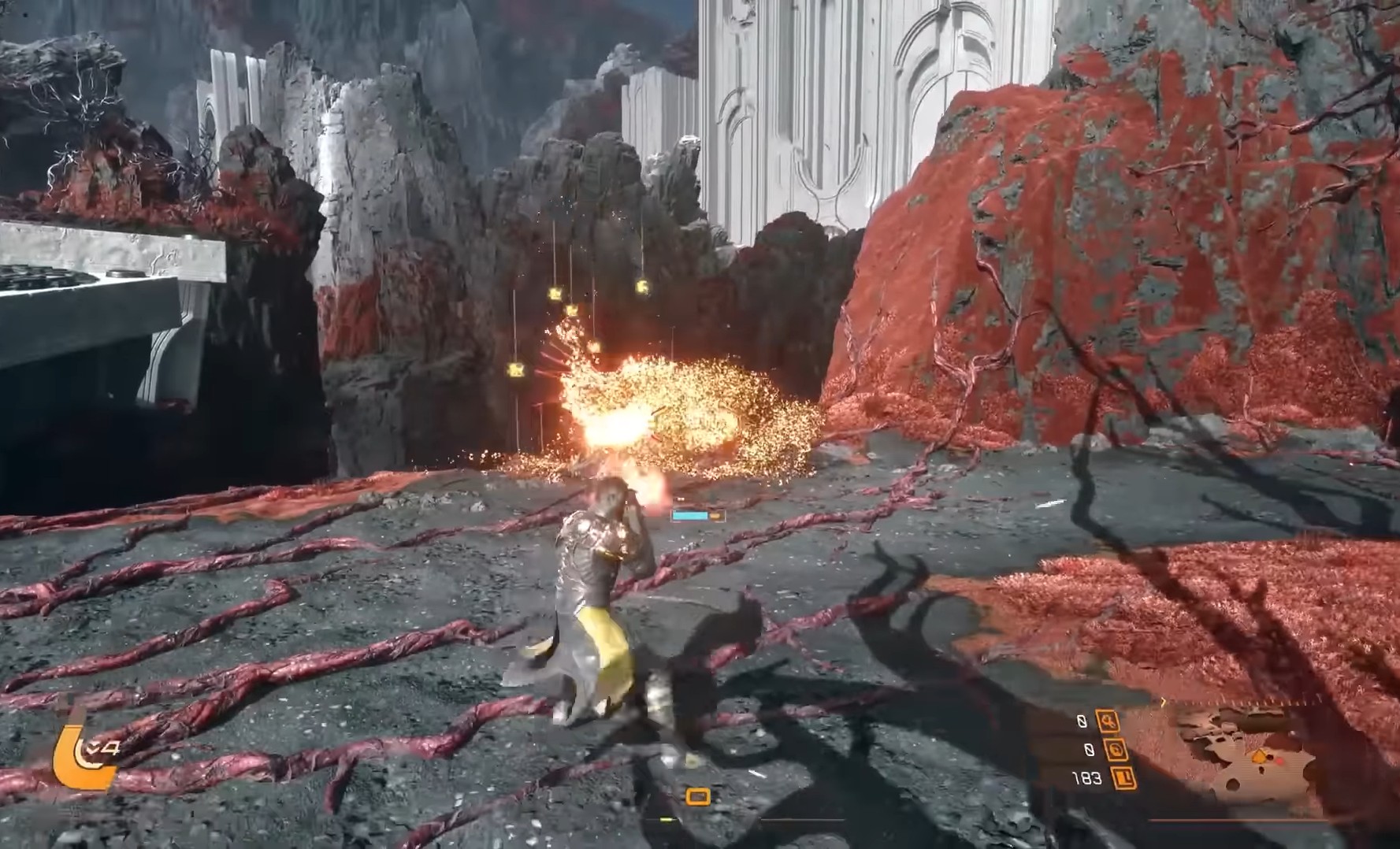
Task: Select the small orange consumable slot
Action: point(697,797)
